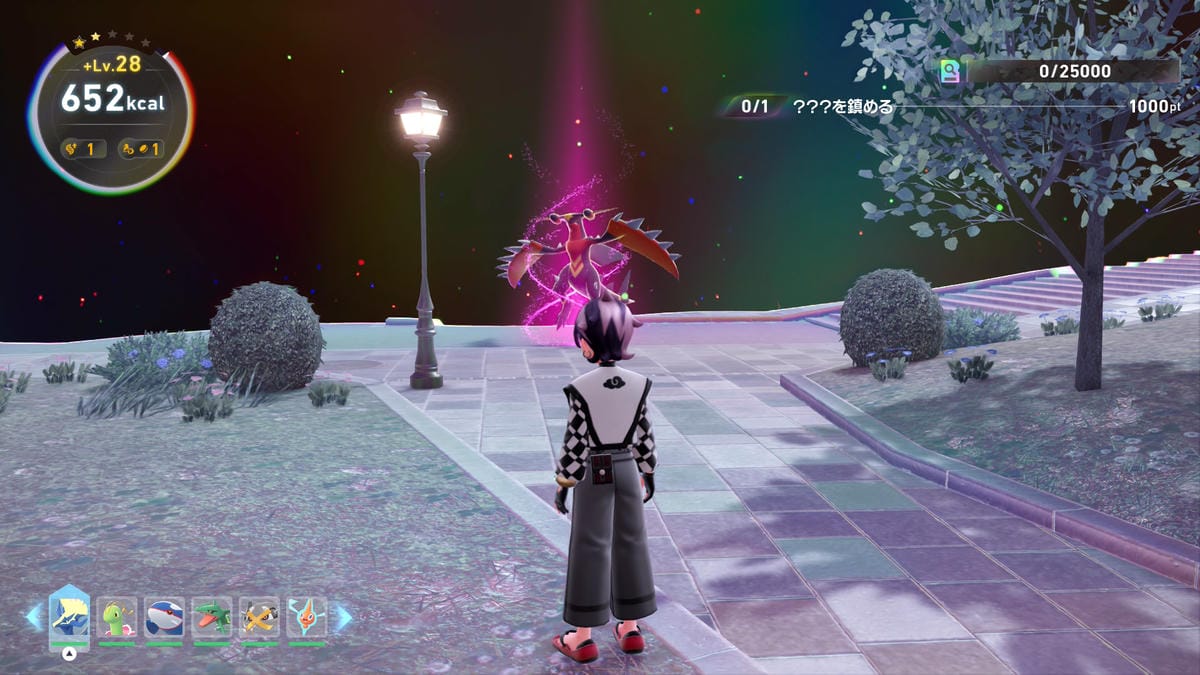Select the Empoleon party slot
Screen dimensions: 1200x675
(69, 617)
